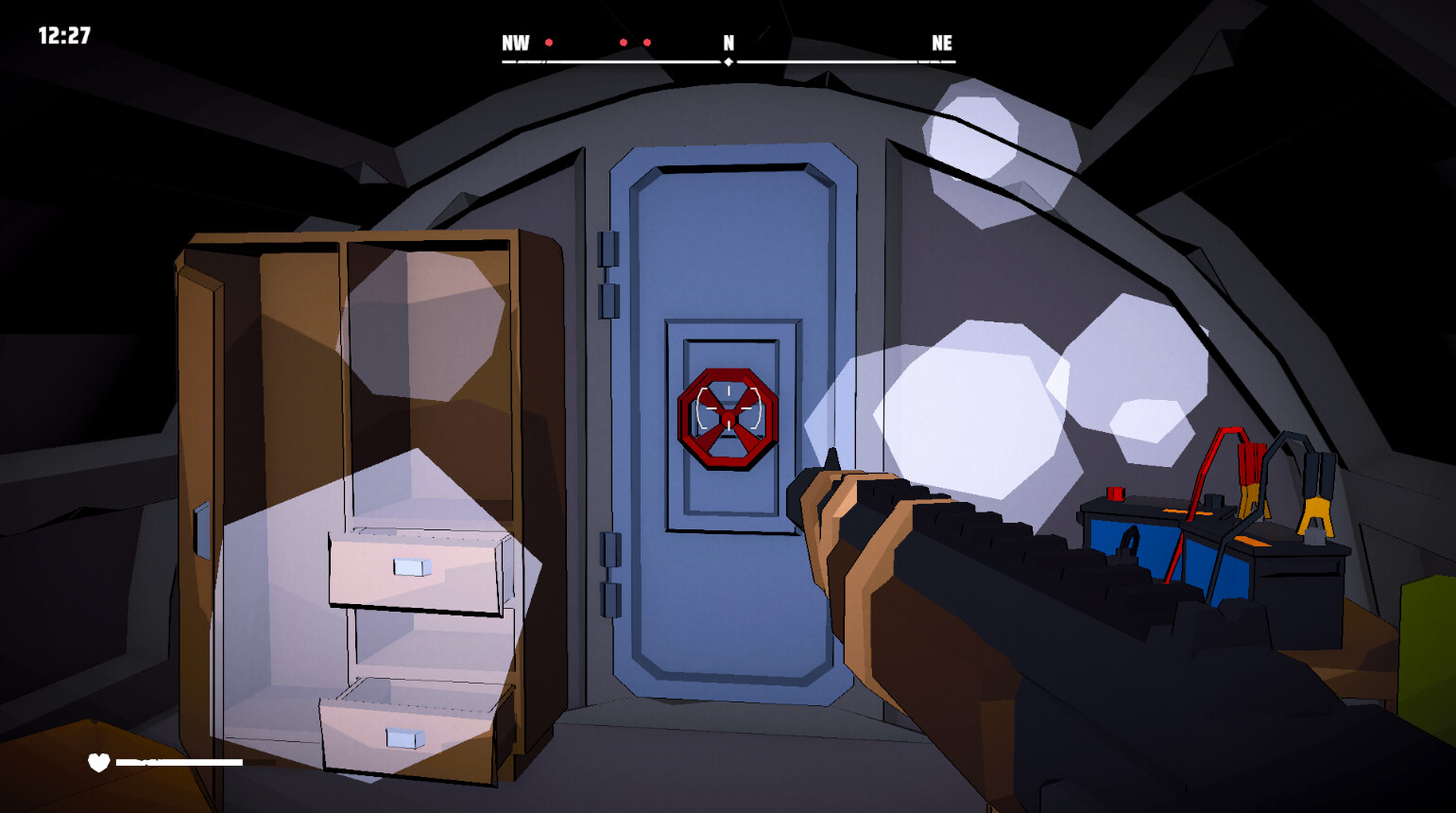Click the NW compass label
Image resolution: width=1456 pixels, height=813 pixels.
point(514,43)
